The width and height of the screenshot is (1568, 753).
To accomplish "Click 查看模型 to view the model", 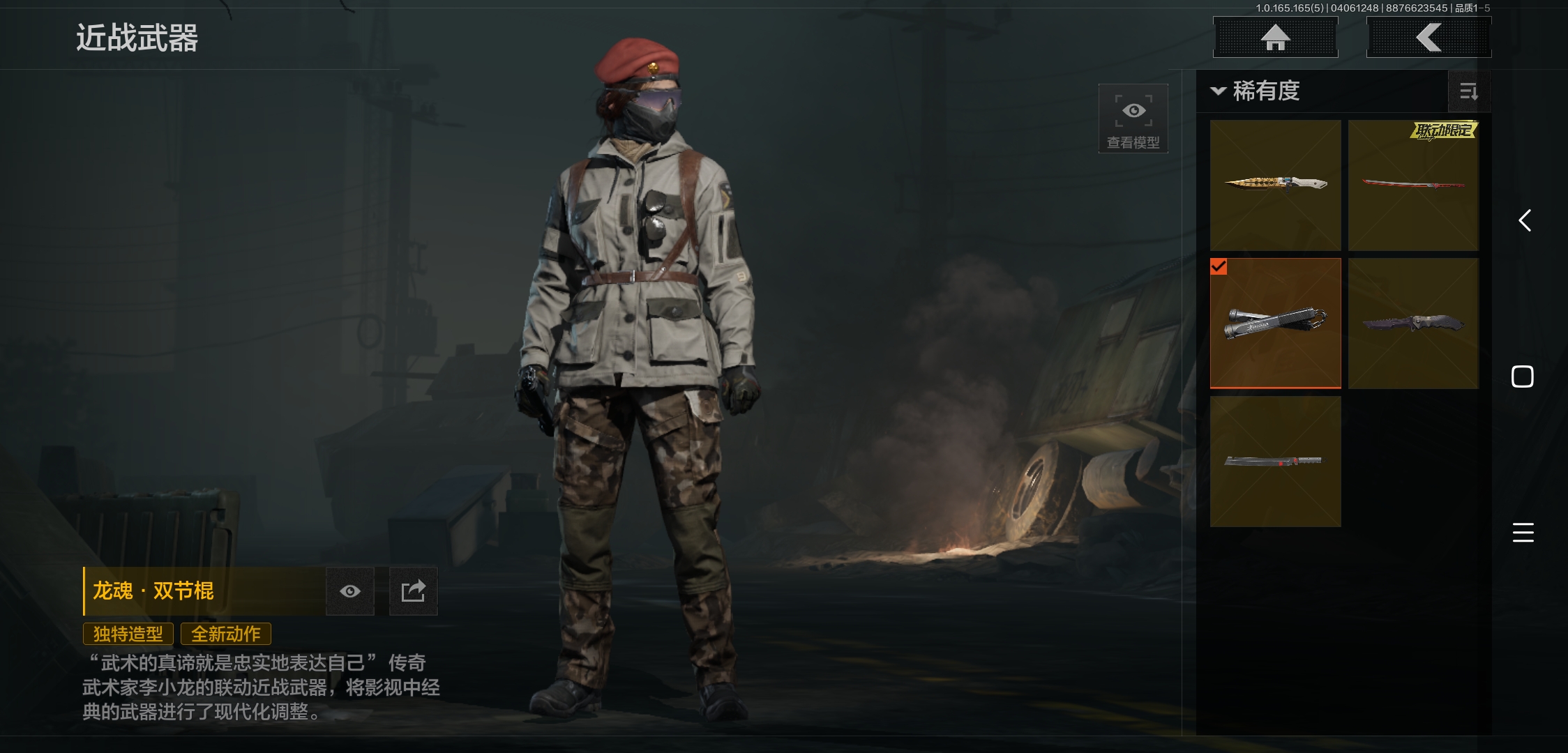I will tap(1133, 119).
